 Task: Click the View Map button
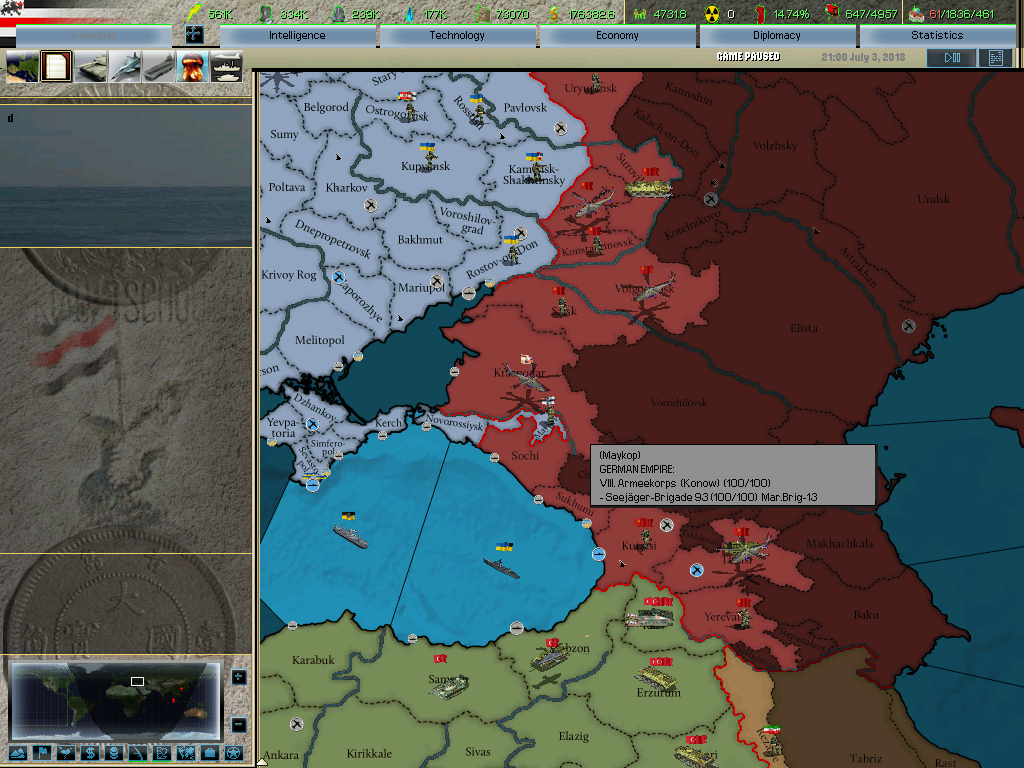click(x=93, y=36)
